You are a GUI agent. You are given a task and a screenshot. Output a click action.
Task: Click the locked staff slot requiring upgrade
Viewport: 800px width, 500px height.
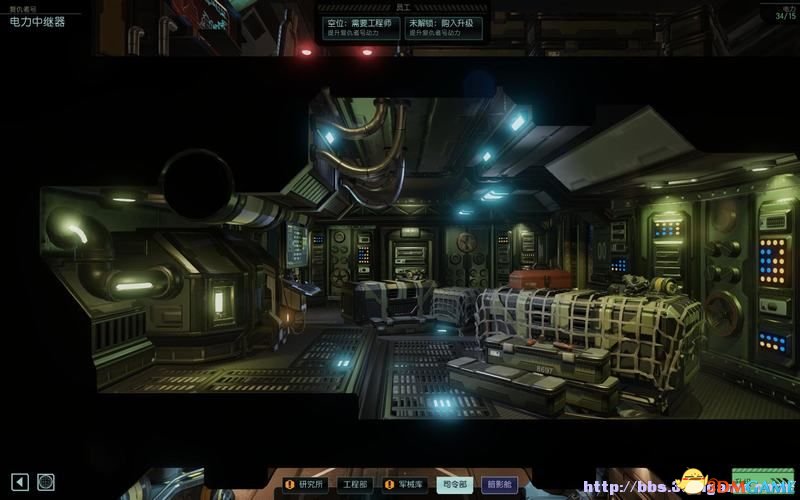pyautogui.click(x=444, y=28)
